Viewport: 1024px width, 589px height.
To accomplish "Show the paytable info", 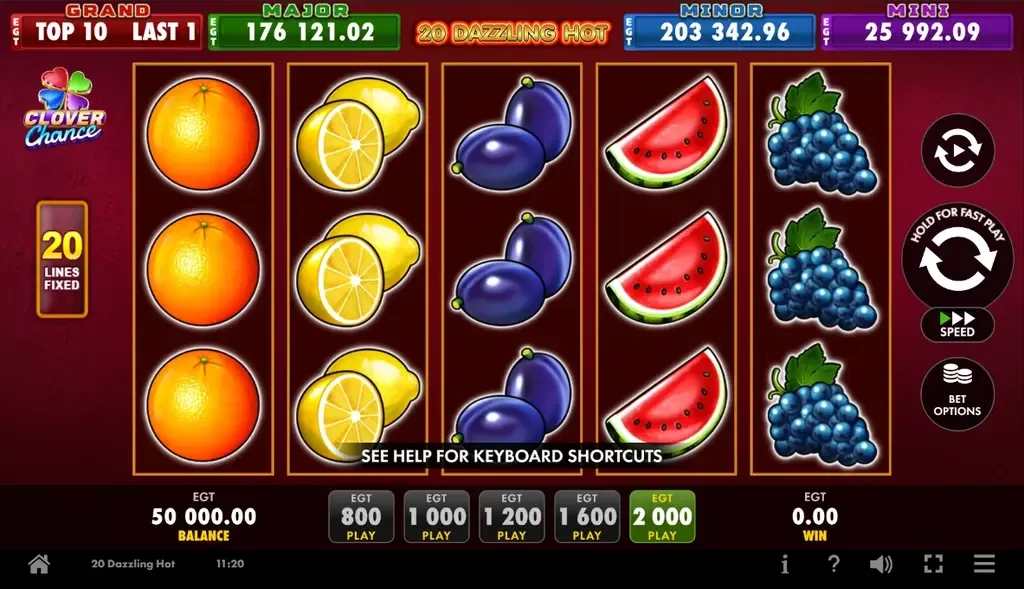I will coord(785,564).
